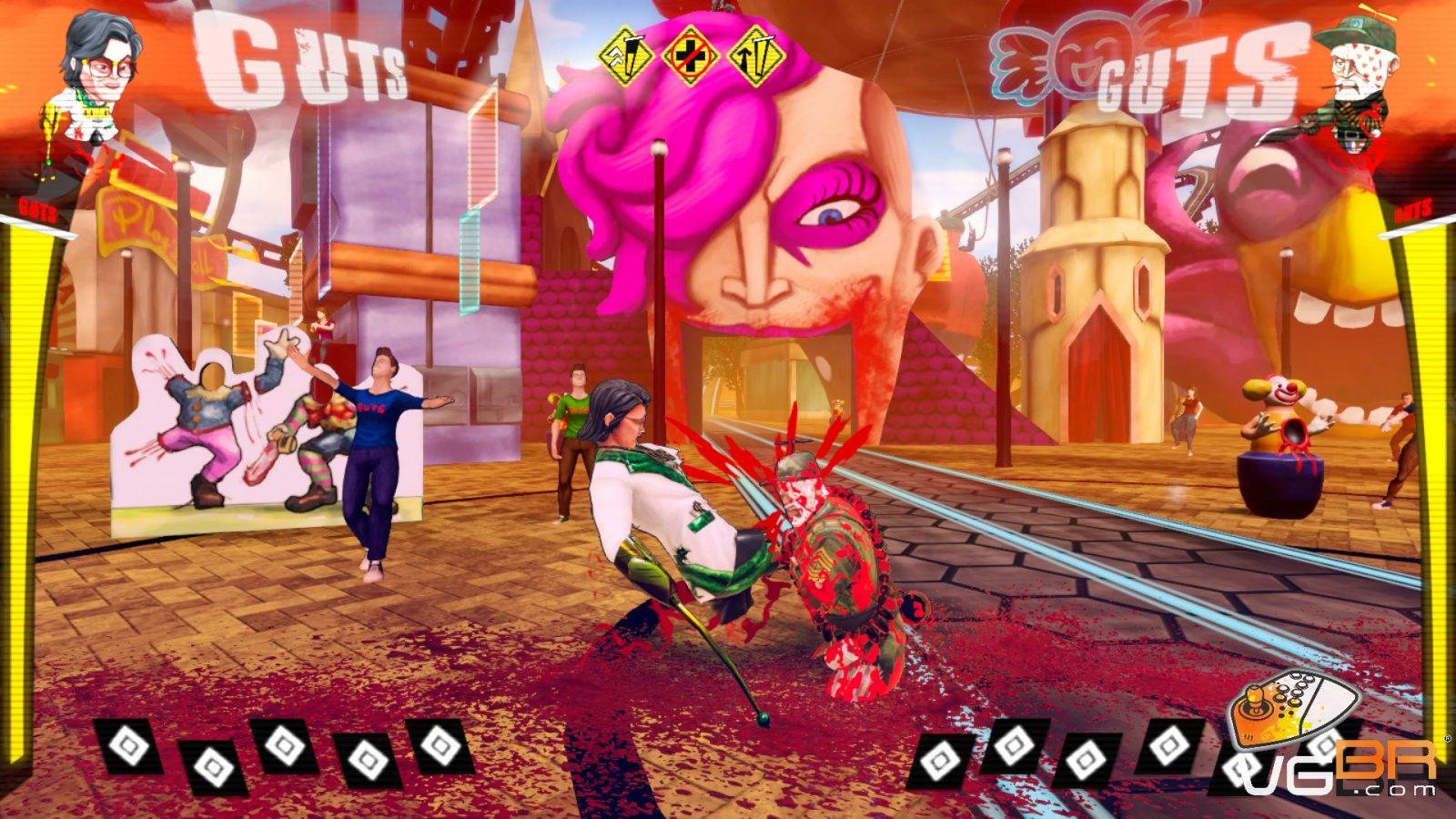Choose the black up-arrow modifier sign
Viewport: 1456px width, 819px height.
pyautogui.click(x=756, y=56)
